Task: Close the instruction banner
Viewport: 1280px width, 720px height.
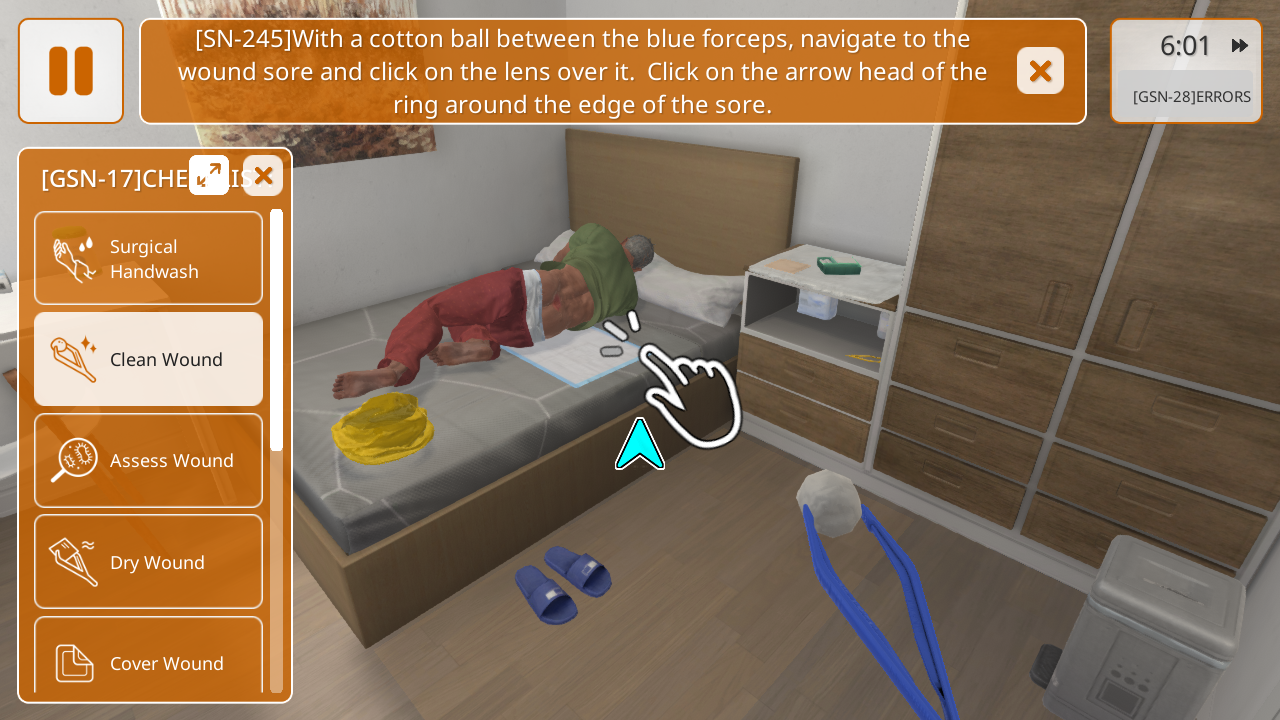Action: [x=1040, y=71]
